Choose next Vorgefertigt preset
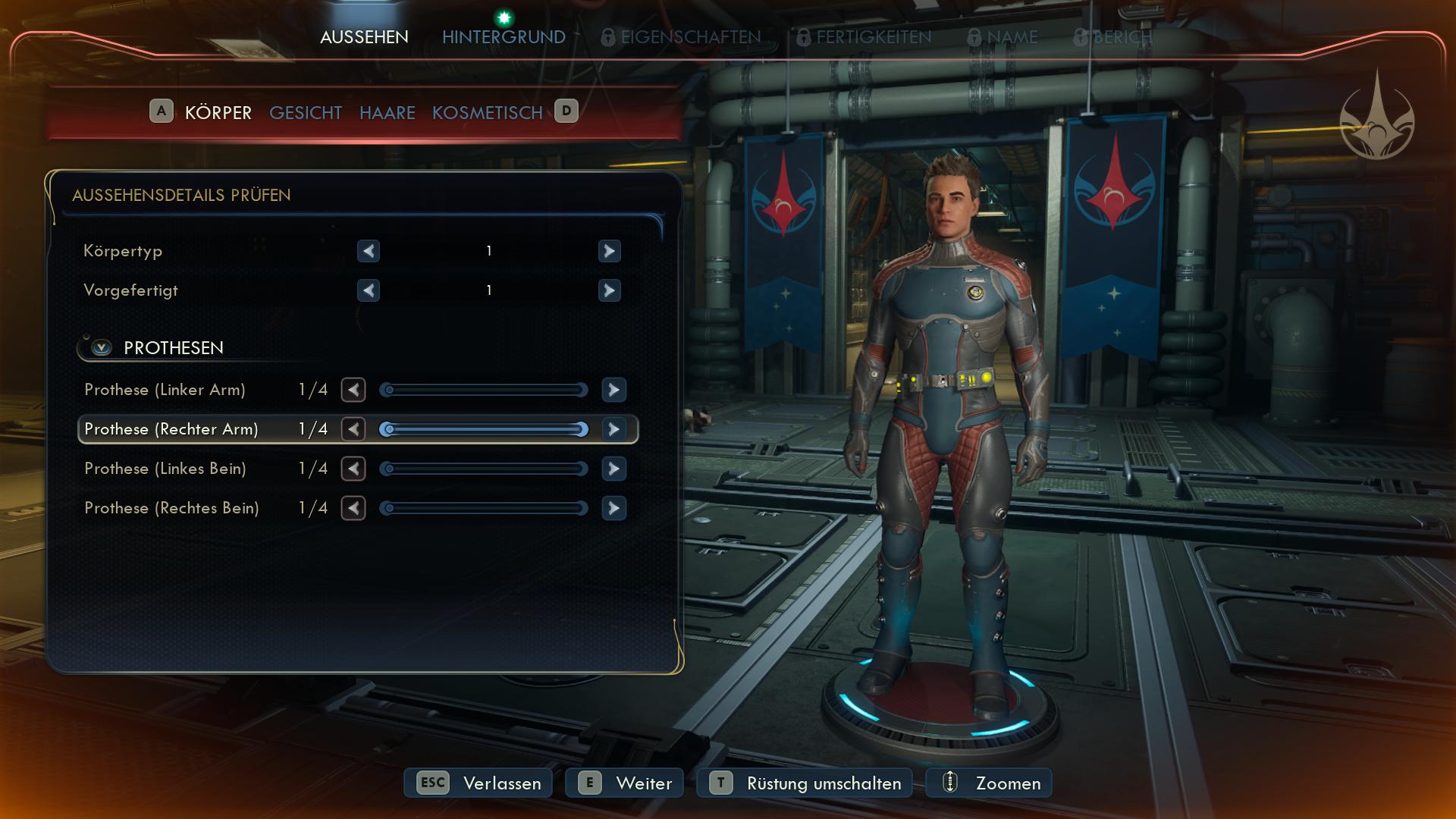 [609, 290]
